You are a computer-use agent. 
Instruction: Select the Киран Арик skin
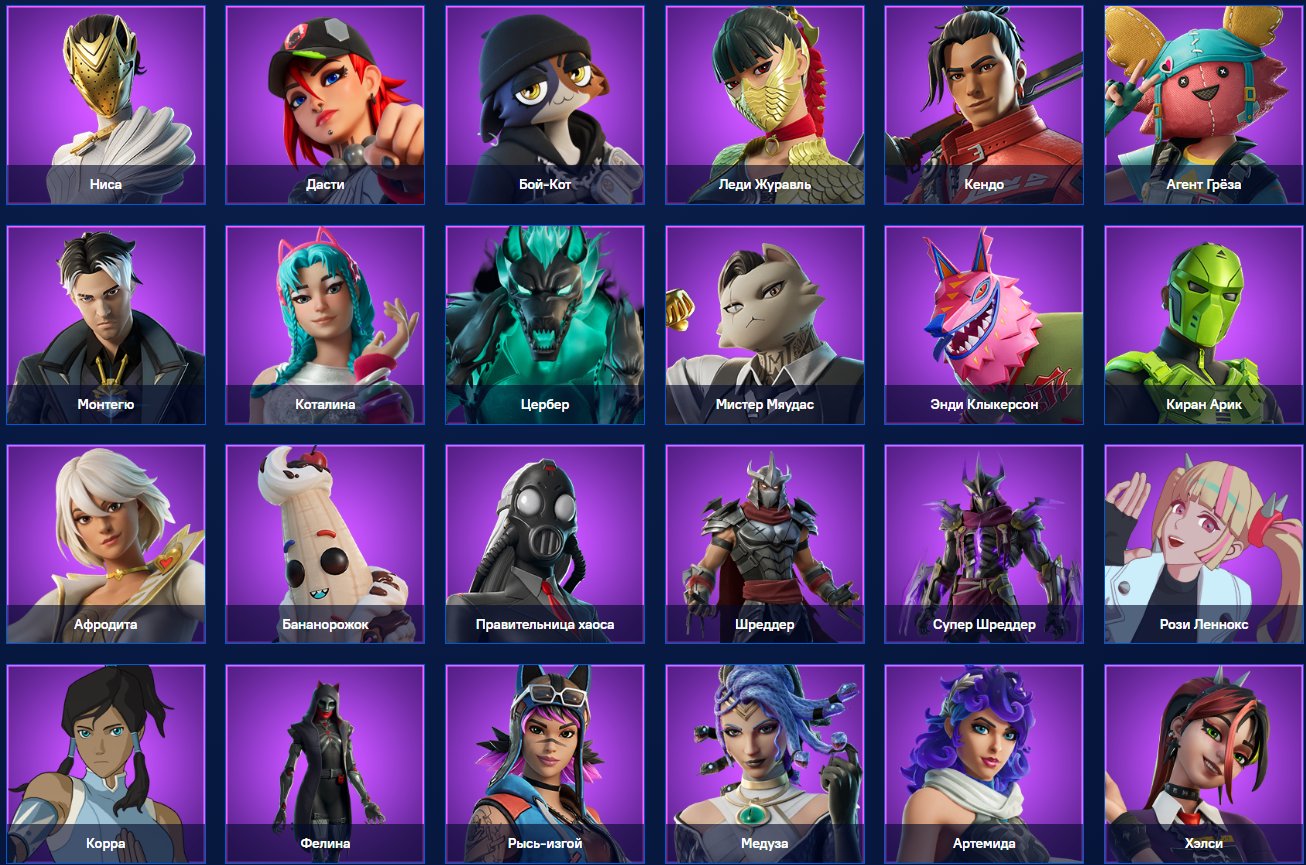pyautogui.click(x=1203, y=323)
